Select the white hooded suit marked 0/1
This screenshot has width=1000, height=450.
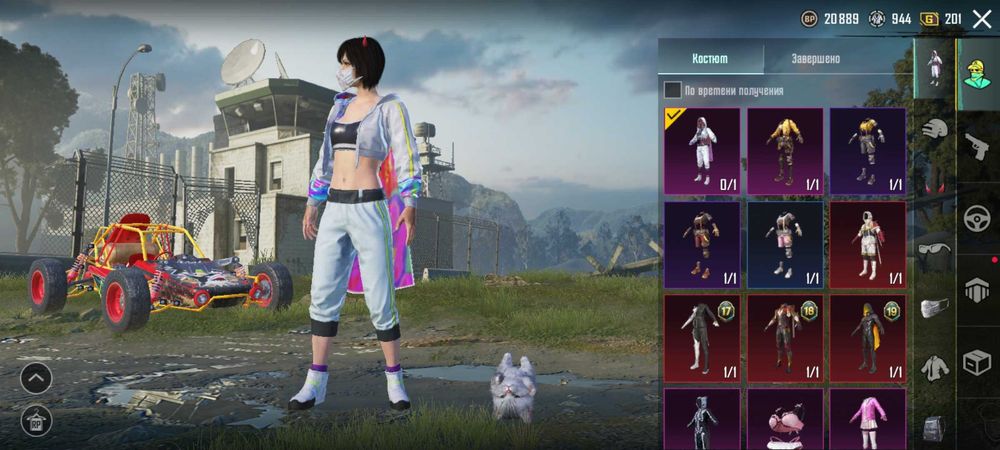pos(702,151)
